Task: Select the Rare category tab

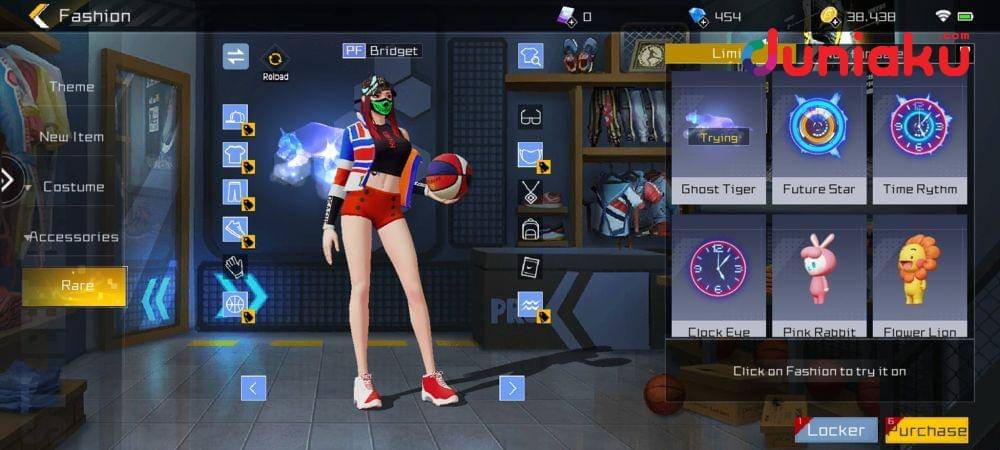Action: point(76,286)
